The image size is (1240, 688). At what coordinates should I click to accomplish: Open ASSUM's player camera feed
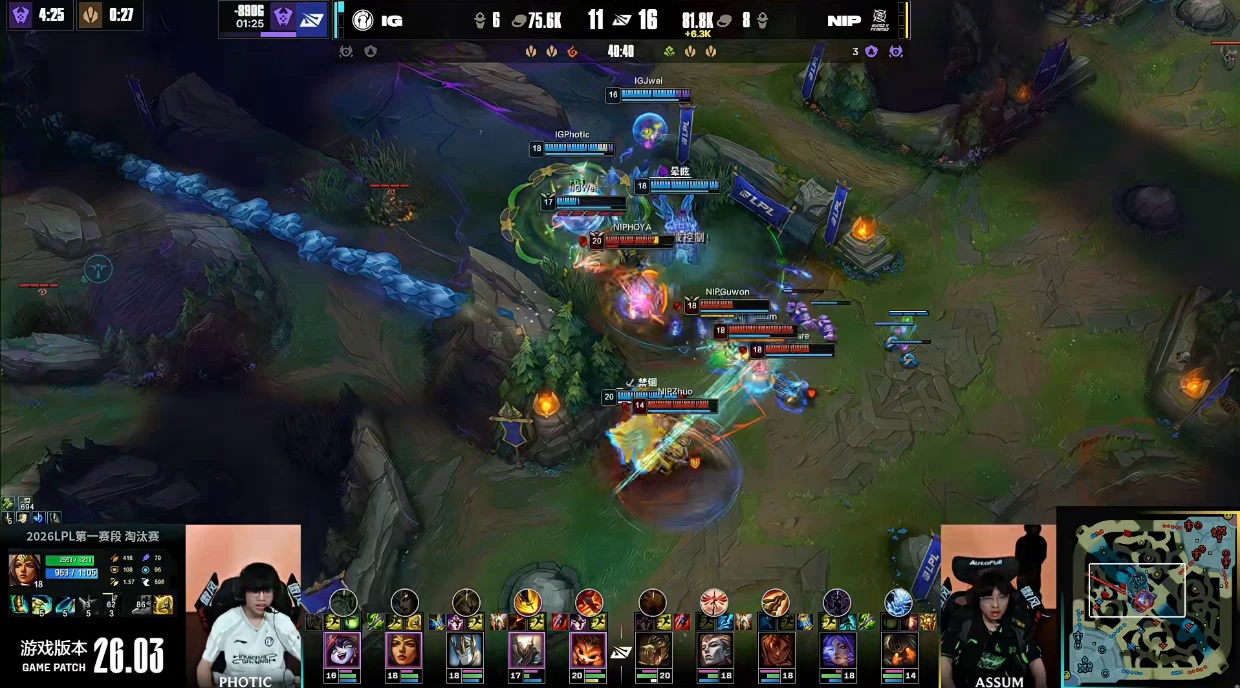pyautogui.click(x=998, y=607)
